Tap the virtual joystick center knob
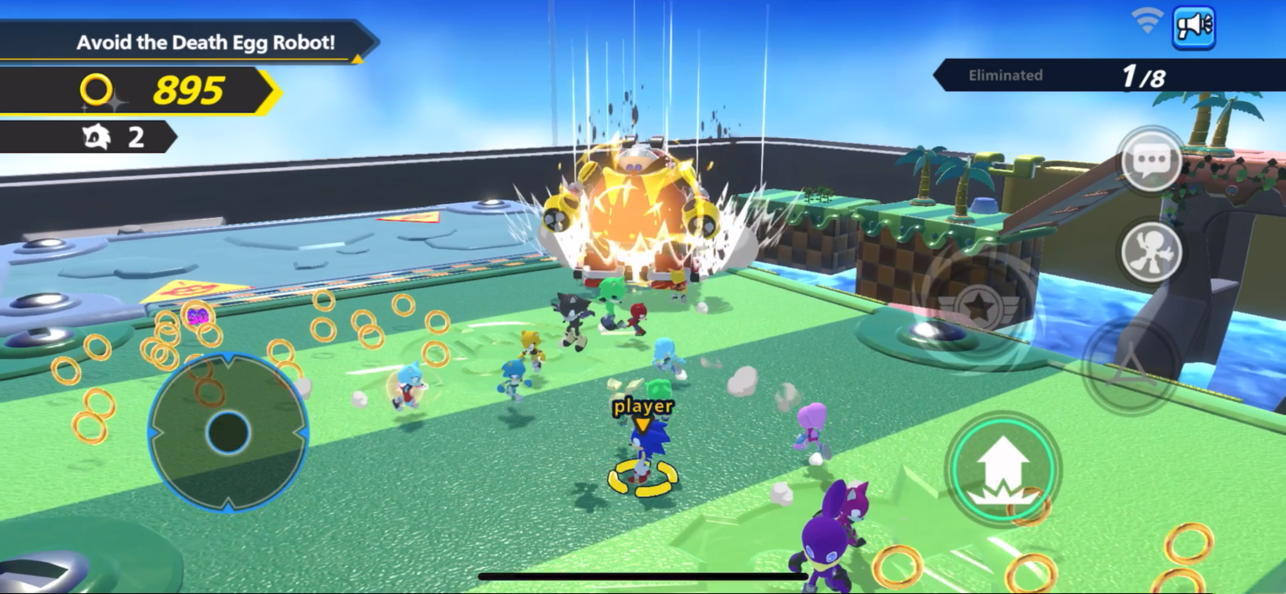Image resolution: width=1286 pixels, height=594 pixels. (x=228, y=433)
